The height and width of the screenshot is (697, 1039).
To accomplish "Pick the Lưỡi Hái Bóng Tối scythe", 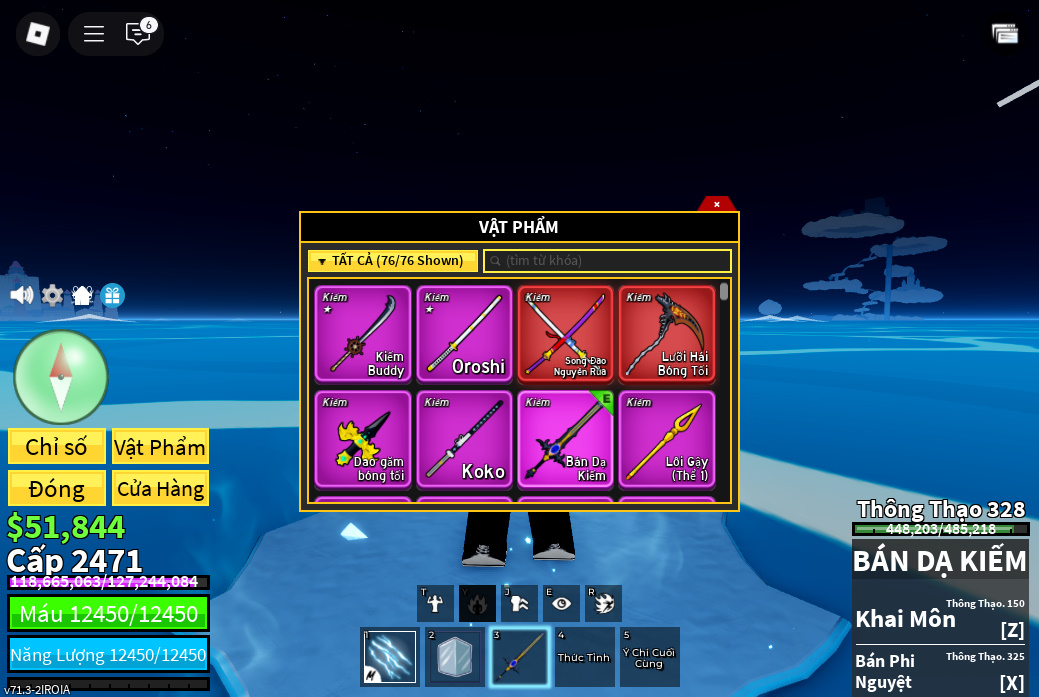I will click(666, 334).
